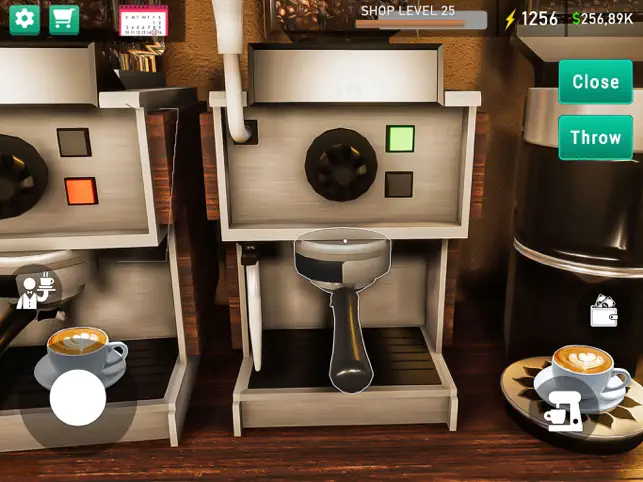Open the calendar icon

pyautogui.click(x=143, y=21)
